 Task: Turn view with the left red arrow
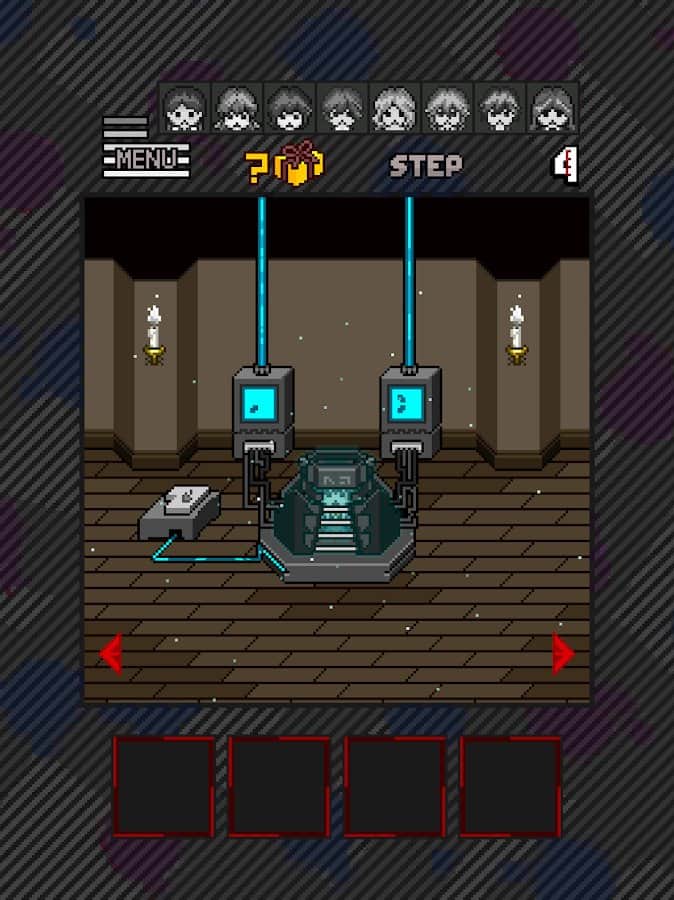[110, 655]
